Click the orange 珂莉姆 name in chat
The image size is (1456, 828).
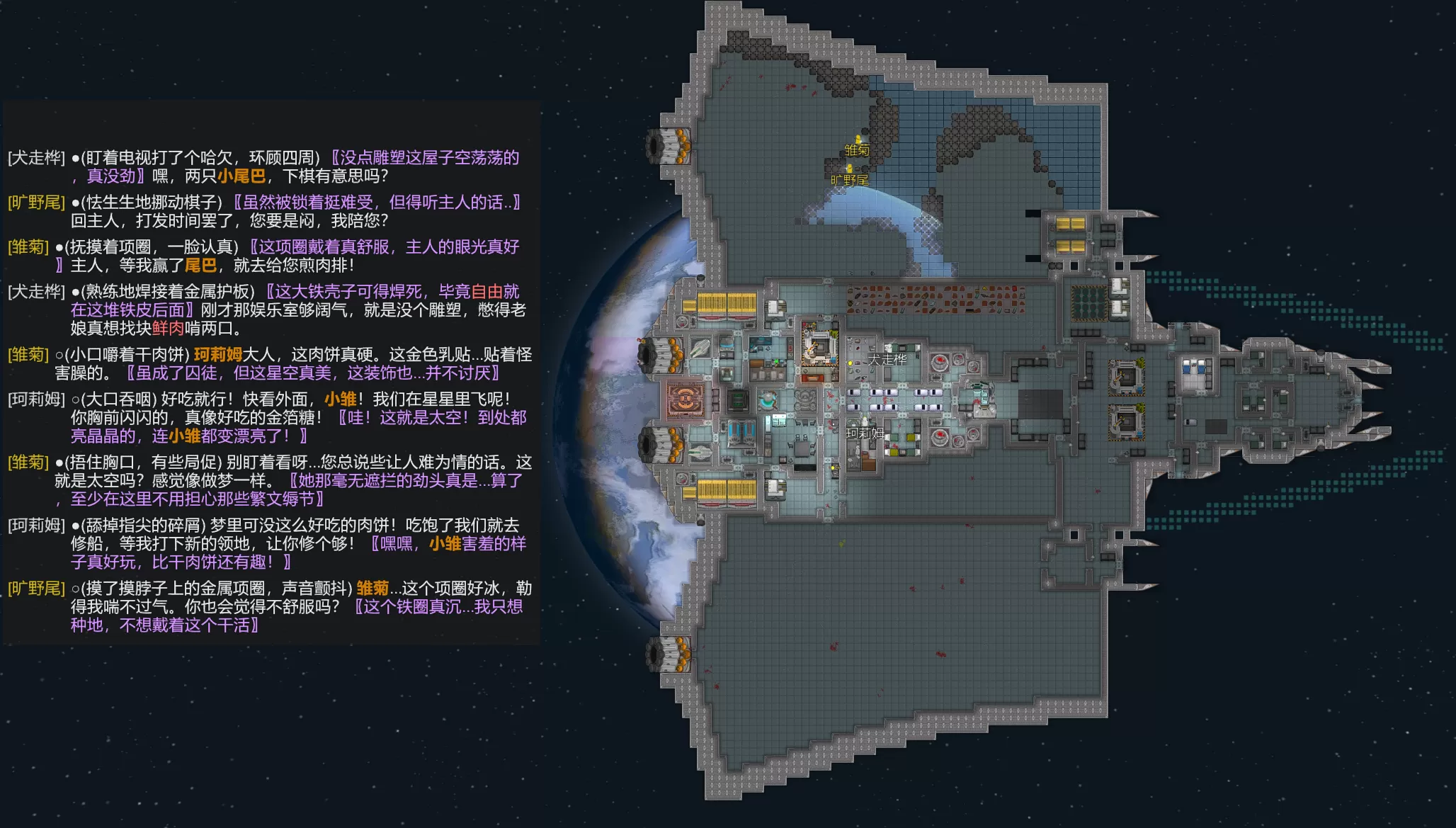click(218, 355)
